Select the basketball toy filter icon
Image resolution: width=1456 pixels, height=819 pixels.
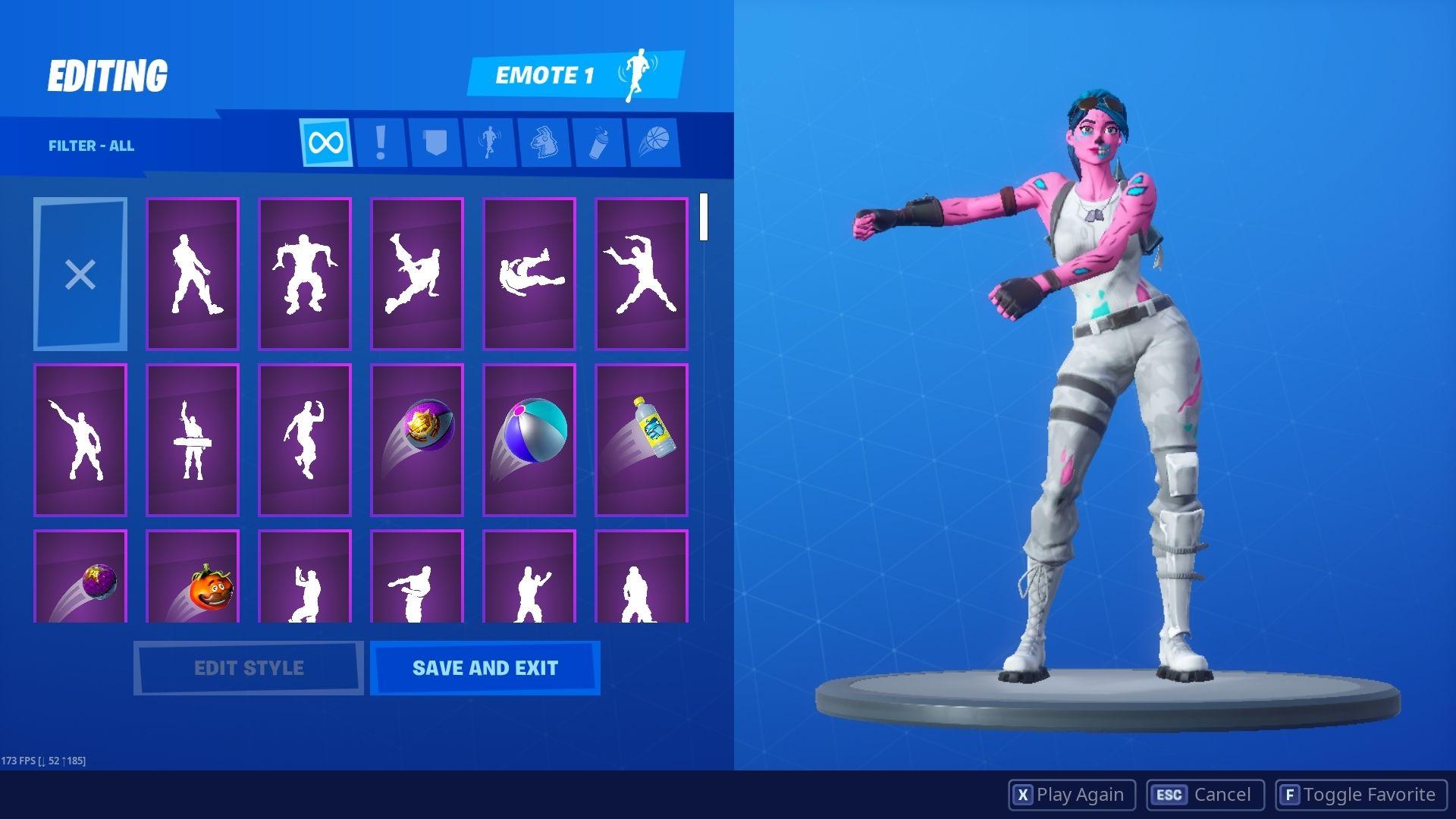pos(655,140)
